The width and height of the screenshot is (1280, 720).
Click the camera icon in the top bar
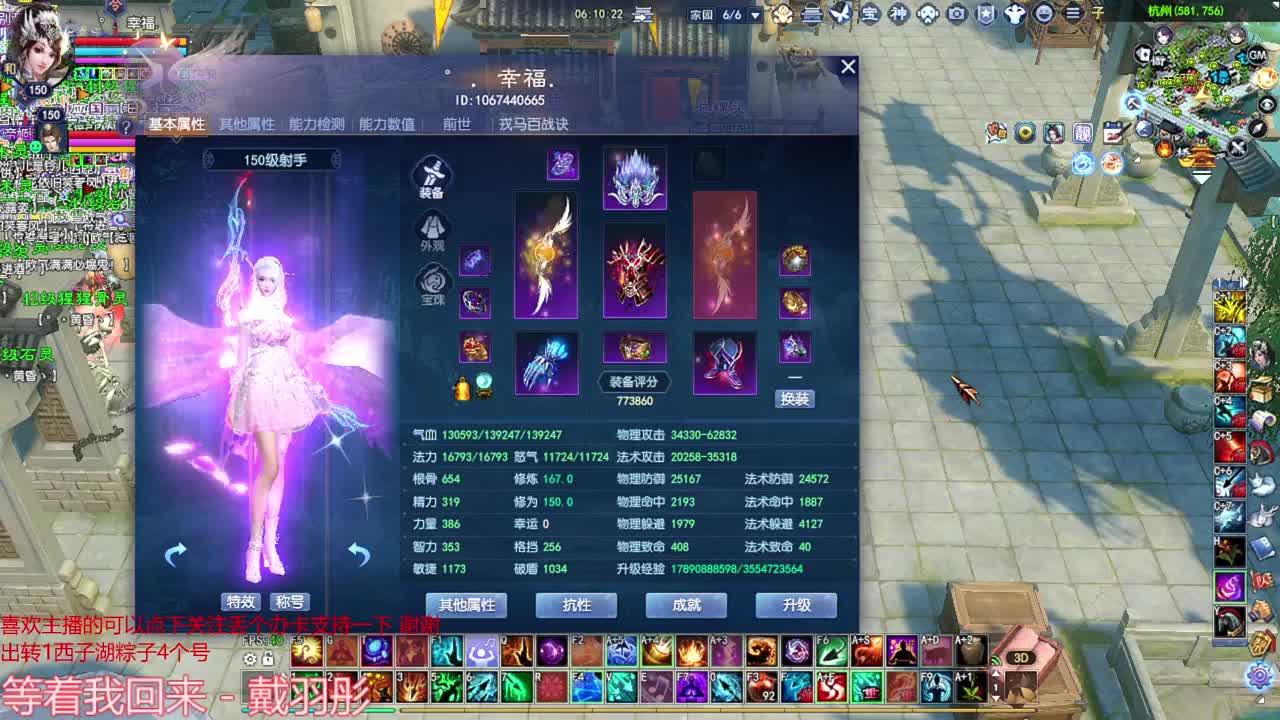click(956, 14)
